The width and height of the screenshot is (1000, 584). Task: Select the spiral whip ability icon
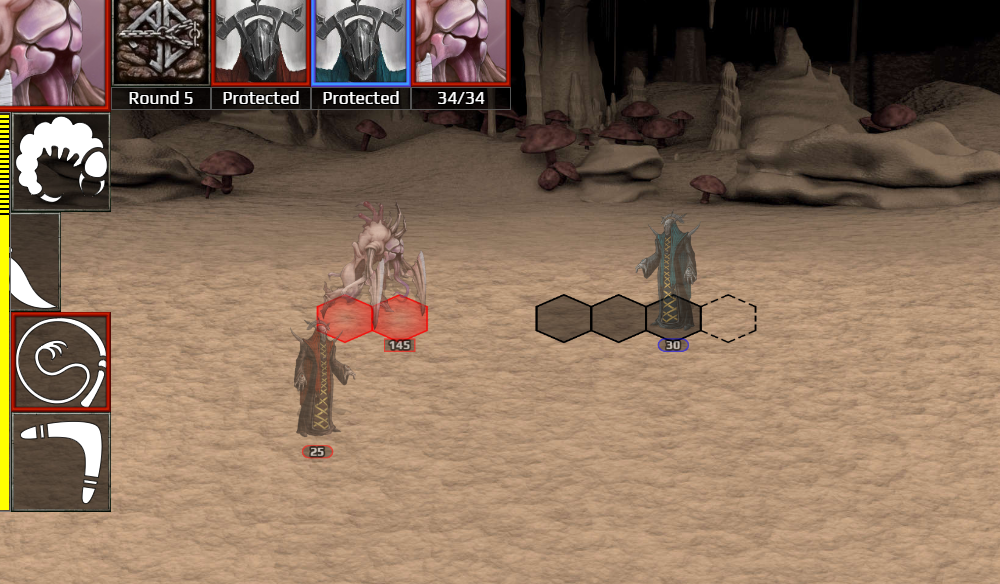(x=60, y=361)
